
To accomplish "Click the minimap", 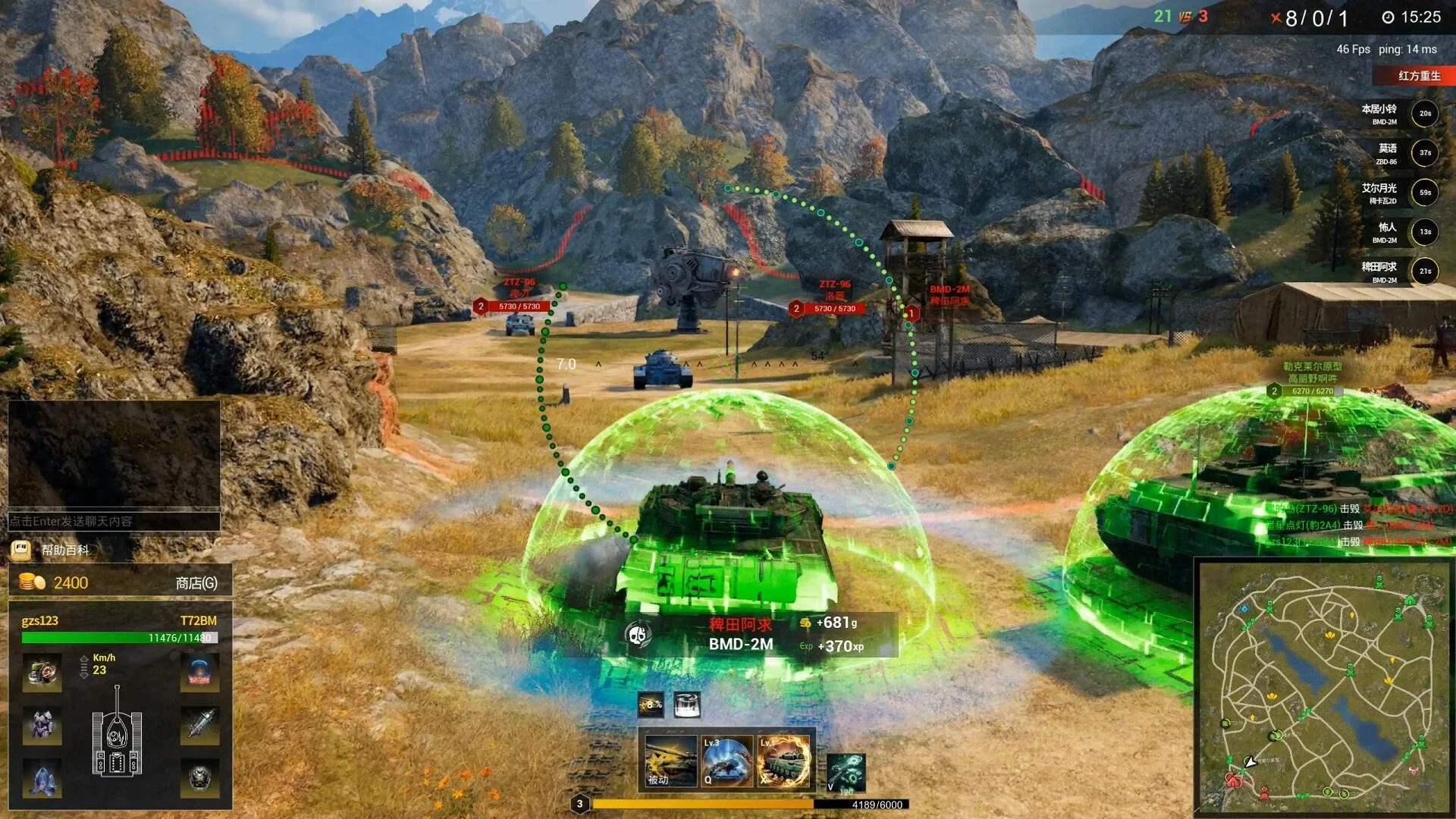I will tap(1323, 686).
